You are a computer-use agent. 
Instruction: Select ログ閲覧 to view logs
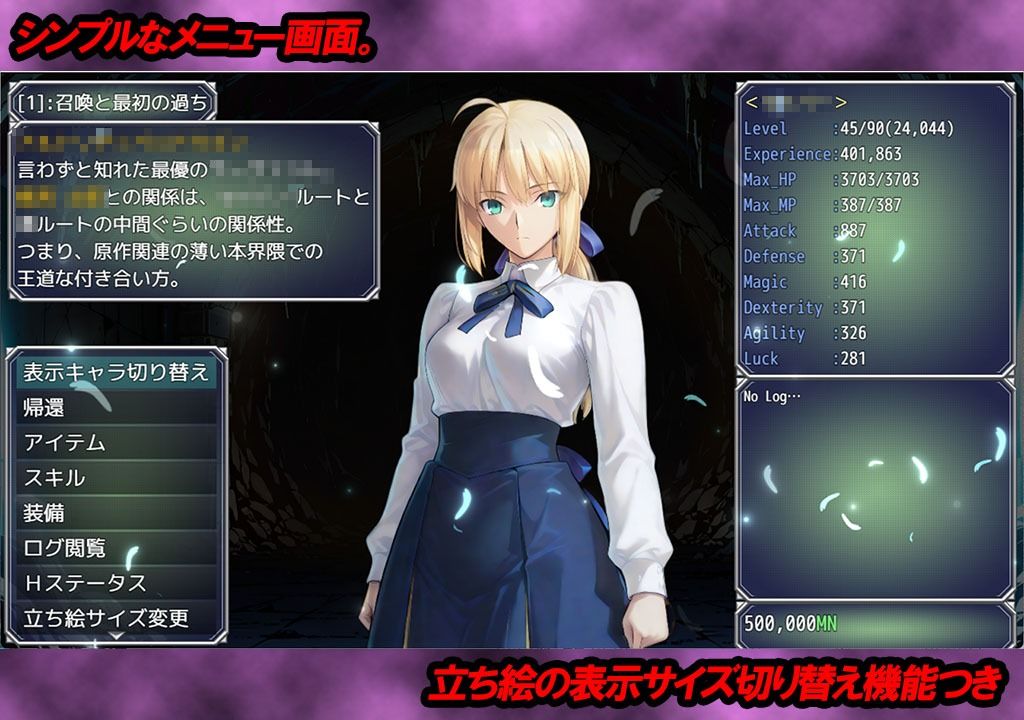pos(116,548)
